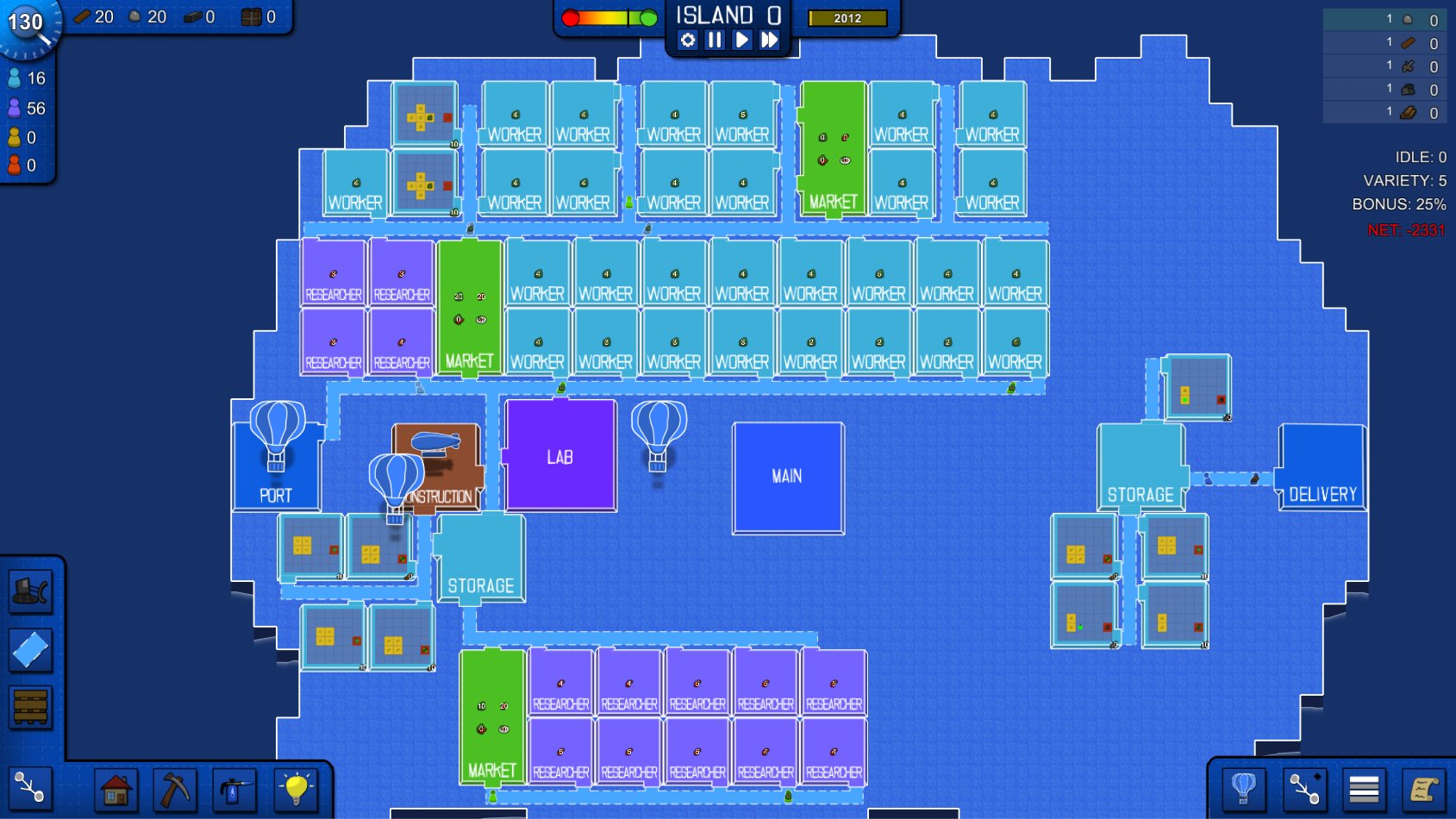Open the quest scroll panel
Screen dimensions: 1456x819
[1424, 788]
